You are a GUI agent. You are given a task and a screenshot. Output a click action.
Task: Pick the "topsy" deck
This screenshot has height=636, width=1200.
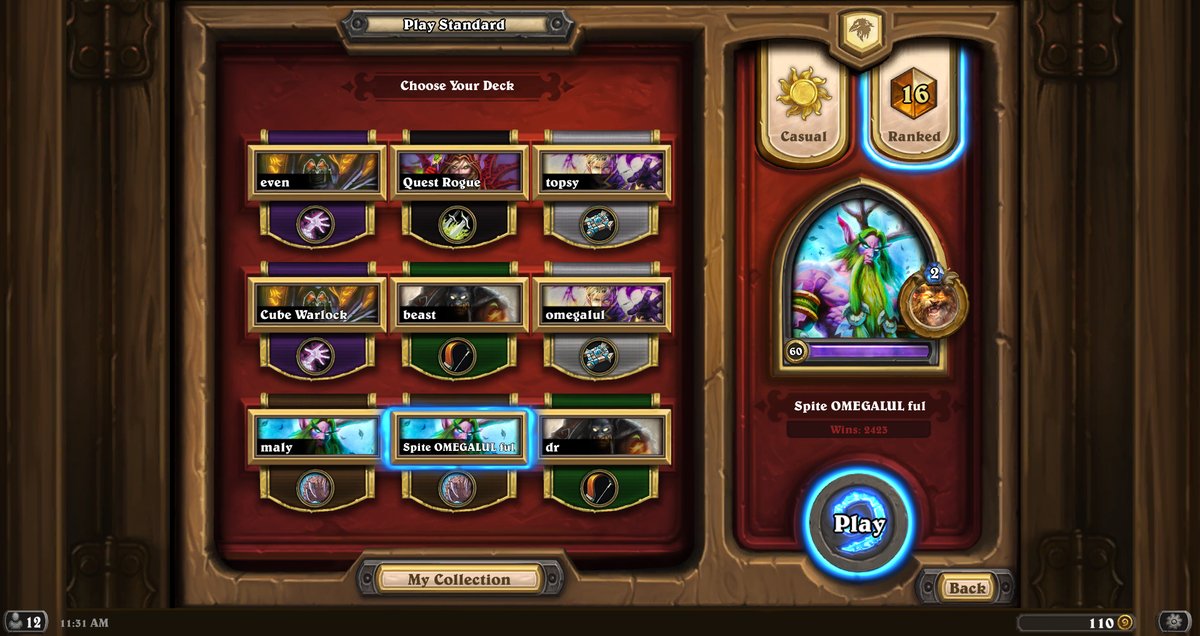601,172
